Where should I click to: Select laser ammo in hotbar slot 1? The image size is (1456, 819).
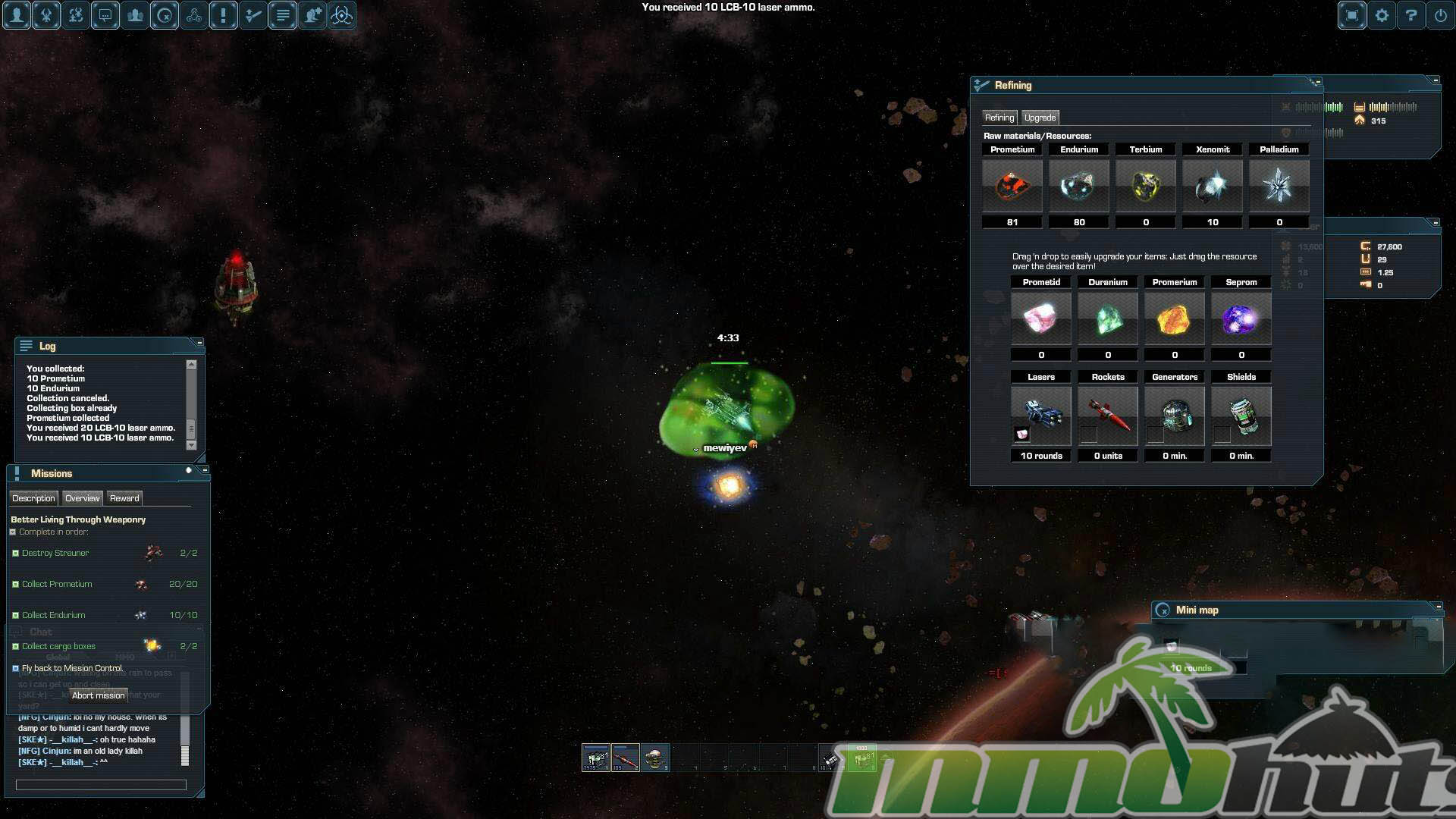(x=596, y=758)
